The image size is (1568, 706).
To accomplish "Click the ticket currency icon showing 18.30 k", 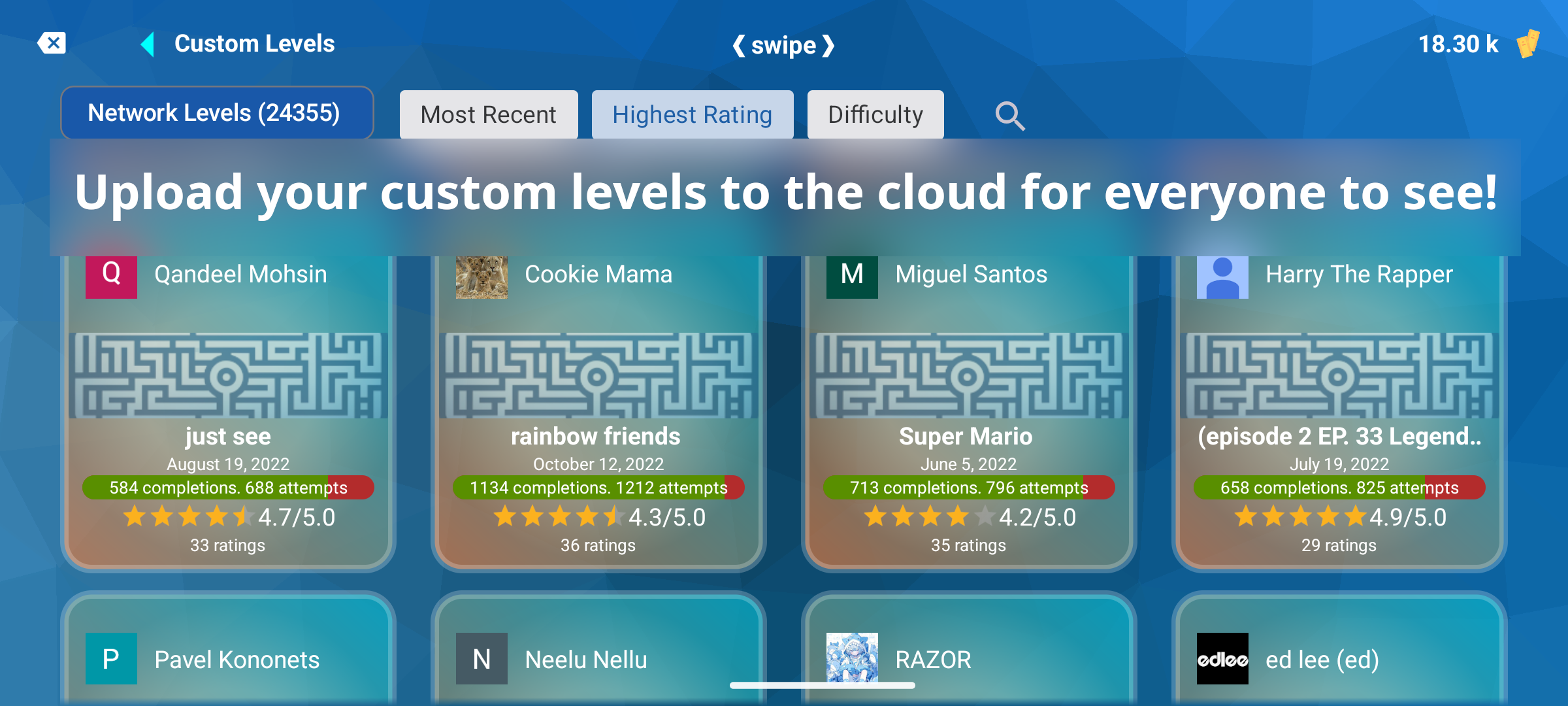I will pyautogui.click(x=1529, y=42).
